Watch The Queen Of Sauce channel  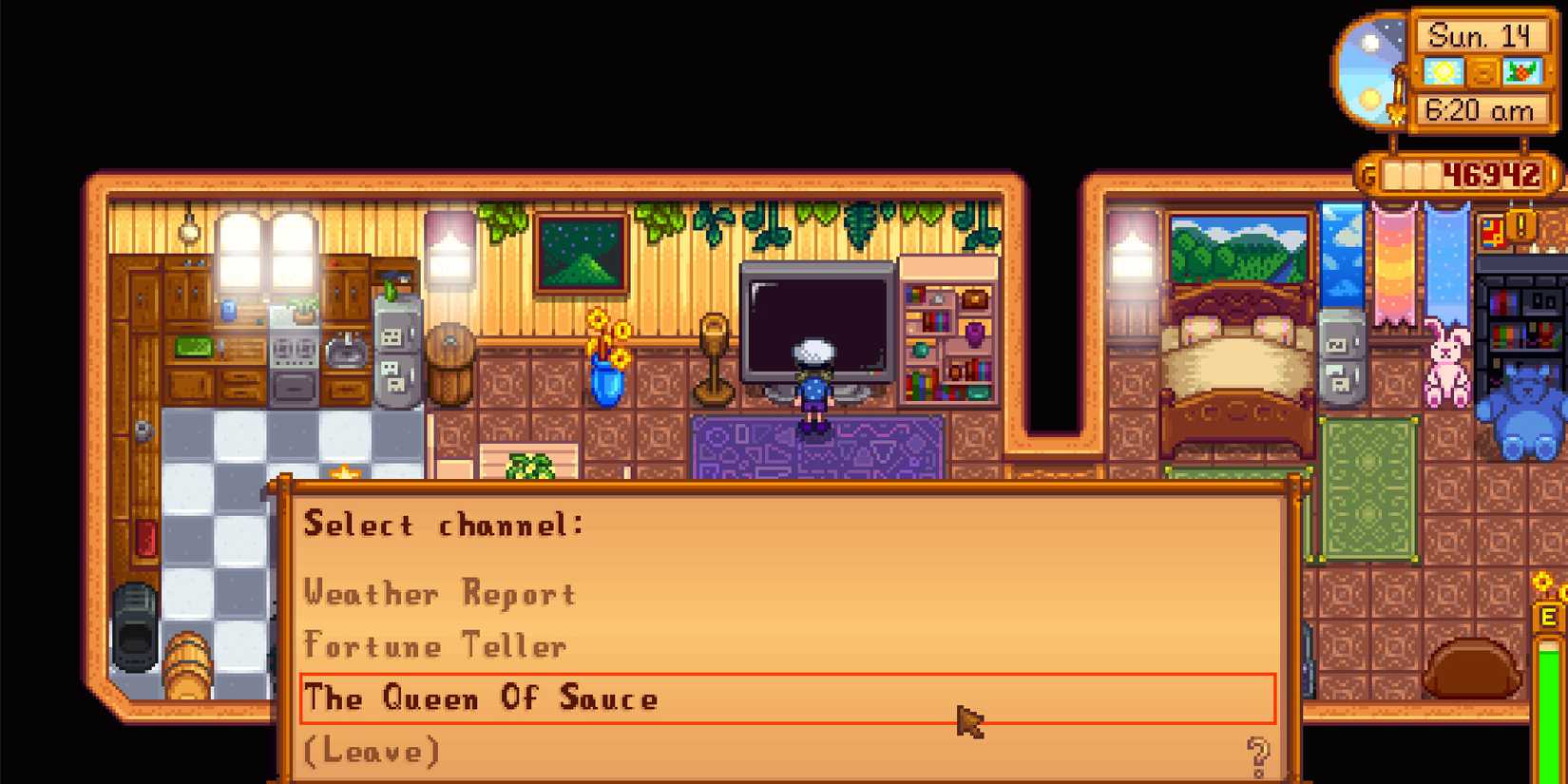click(x=480, y=698)
